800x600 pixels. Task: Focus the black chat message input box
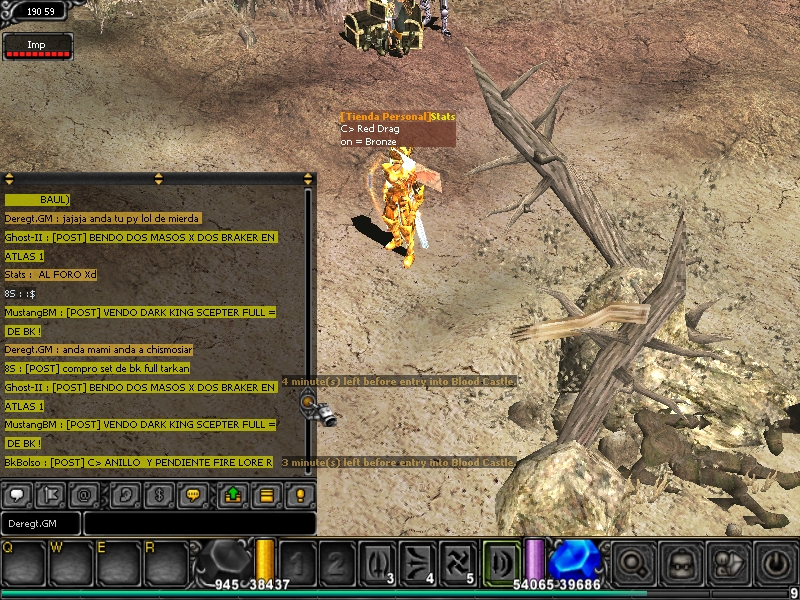(200, 523)
